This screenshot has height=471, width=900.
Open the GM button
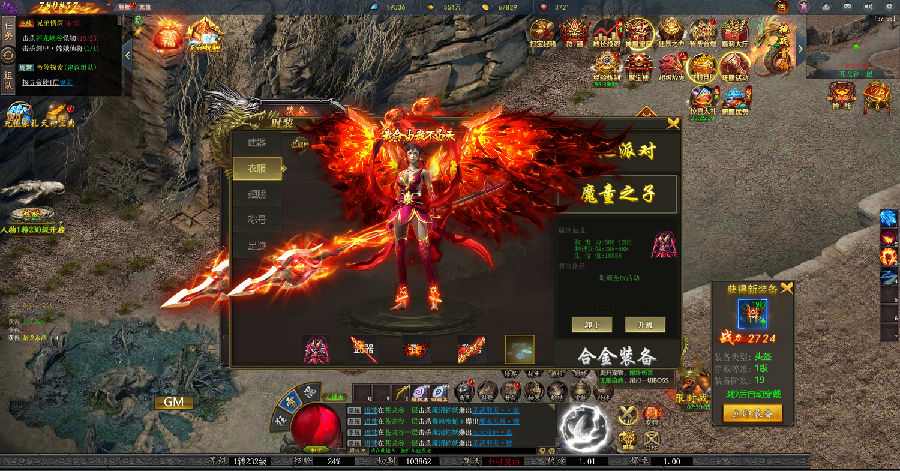tap(172, 402)
